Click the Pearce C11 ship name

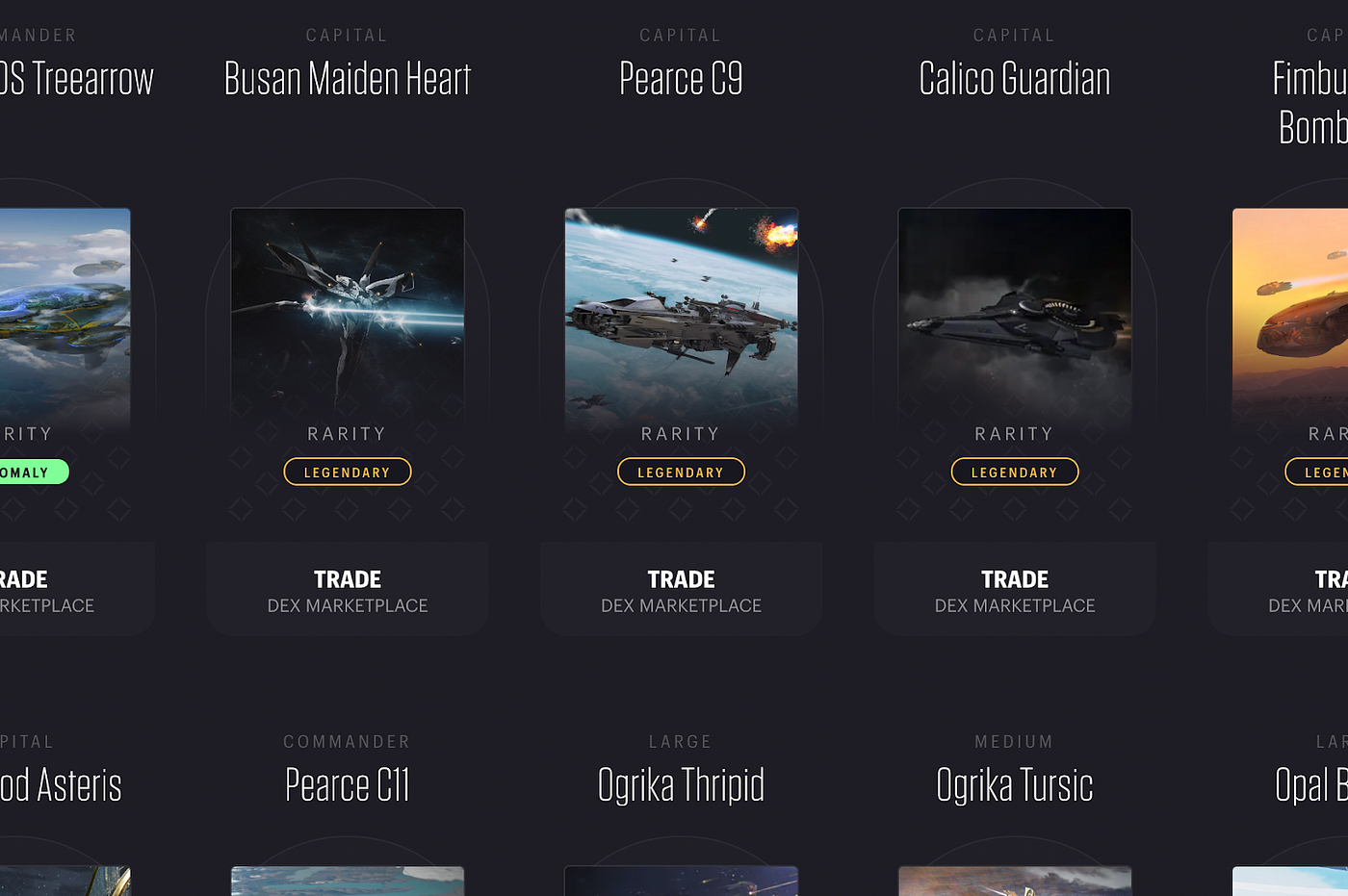click(347, 784)
